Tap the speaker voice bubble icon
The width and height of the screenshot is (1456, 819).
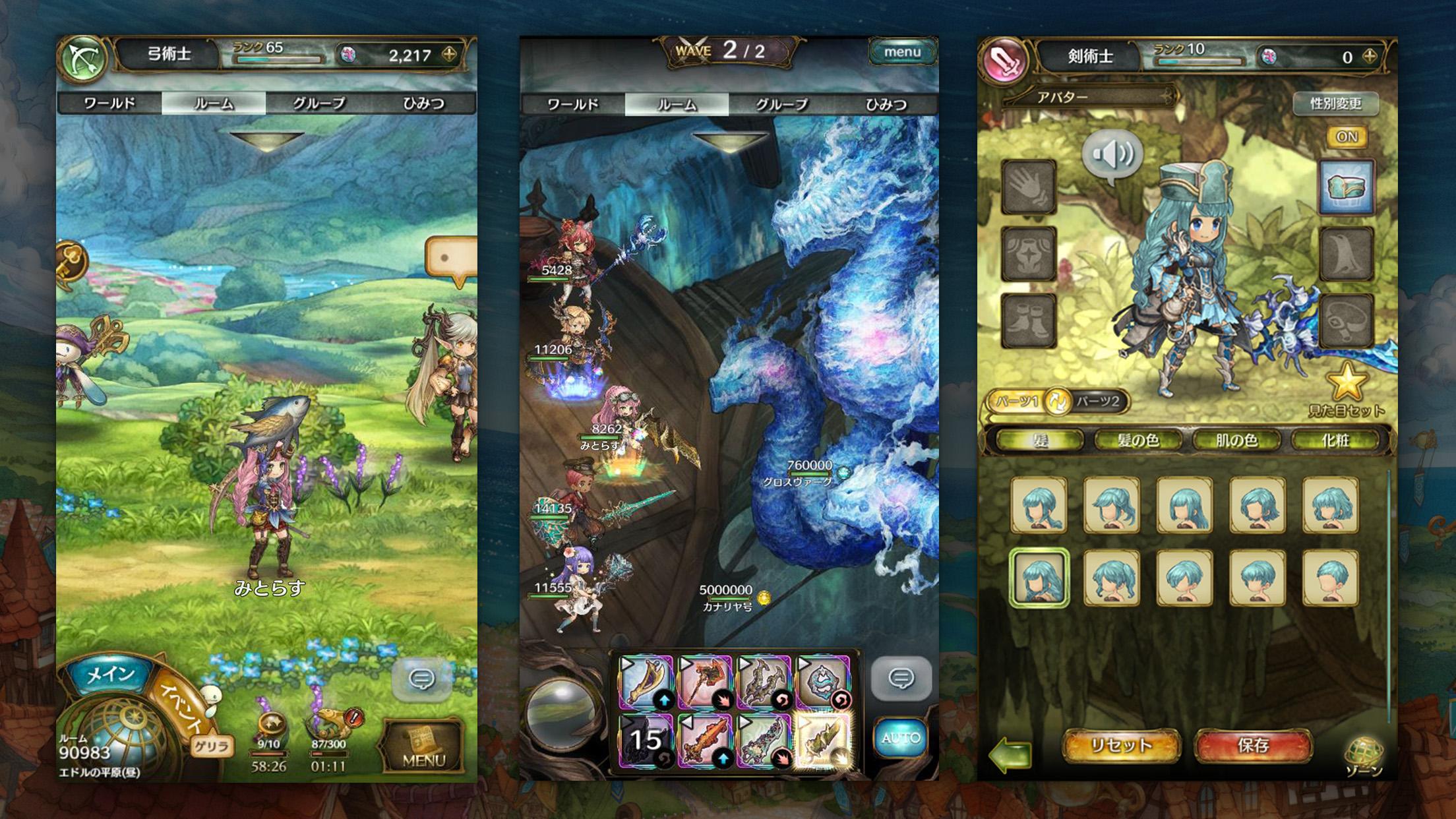1112,156
